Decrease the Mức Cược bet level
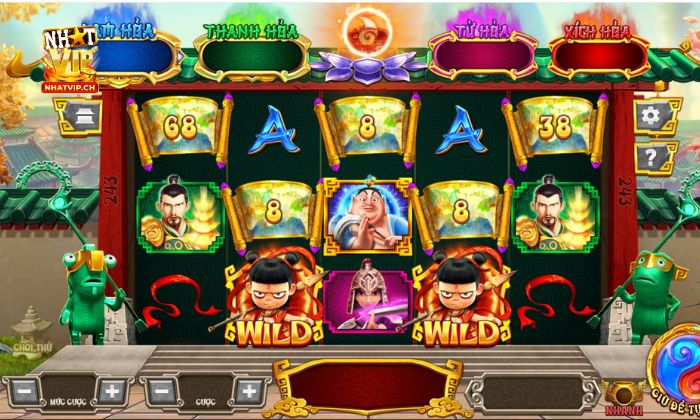 coord(26,390)
